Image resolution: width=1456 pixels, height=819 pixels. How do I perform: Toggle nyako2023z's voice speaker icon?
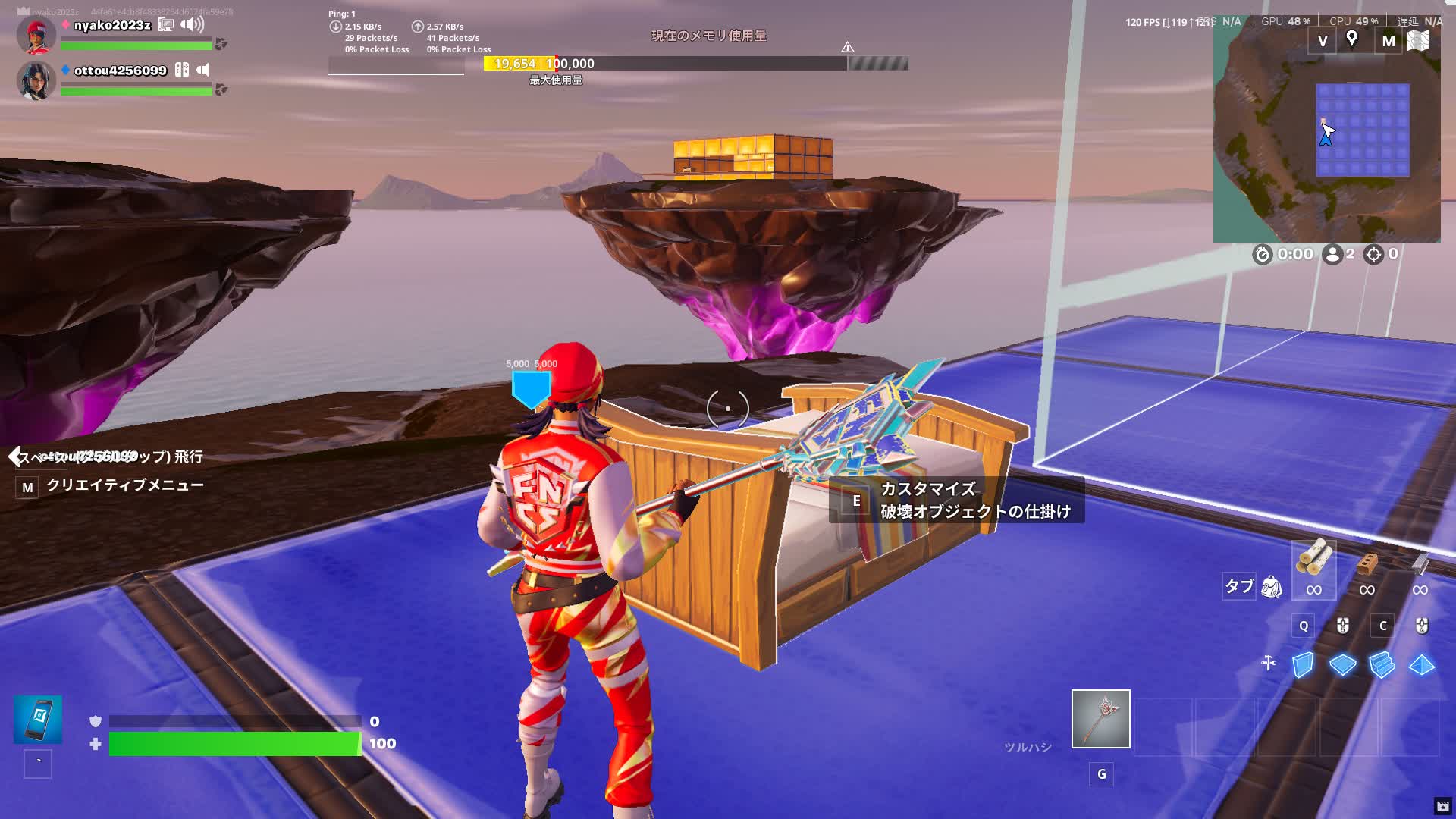click(x=193, y=25)
